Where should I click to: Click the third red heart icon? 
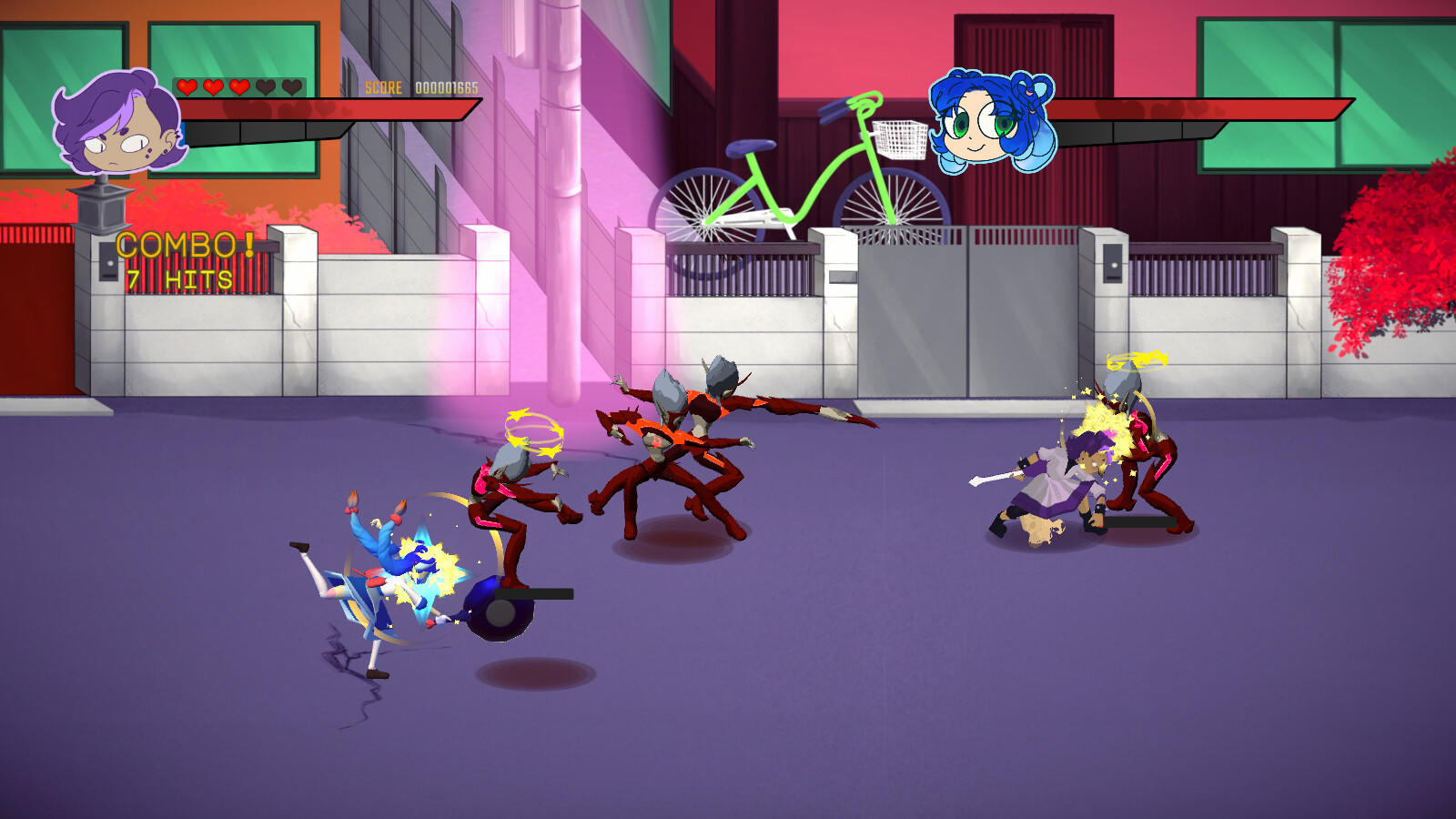pyautogui.click(x=238, y=86)
